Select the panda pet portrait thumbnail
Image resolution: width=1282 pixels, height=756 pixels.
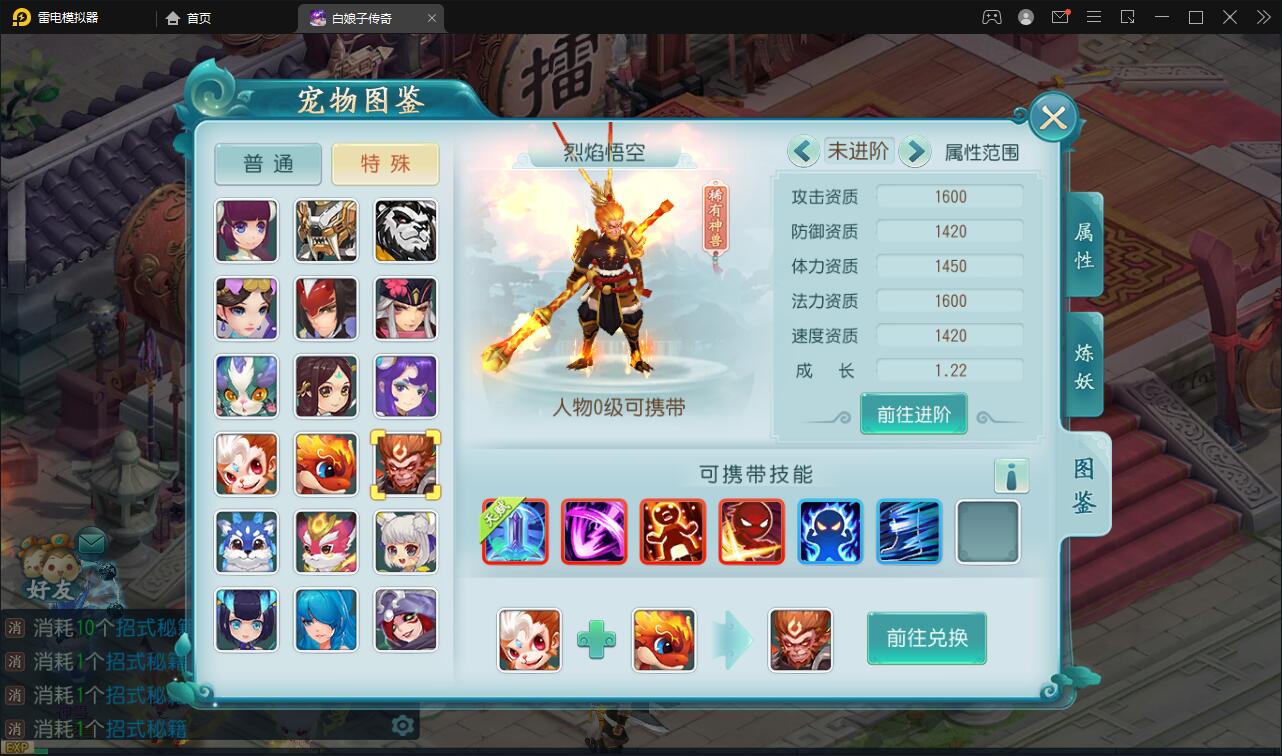click(405, 231)
